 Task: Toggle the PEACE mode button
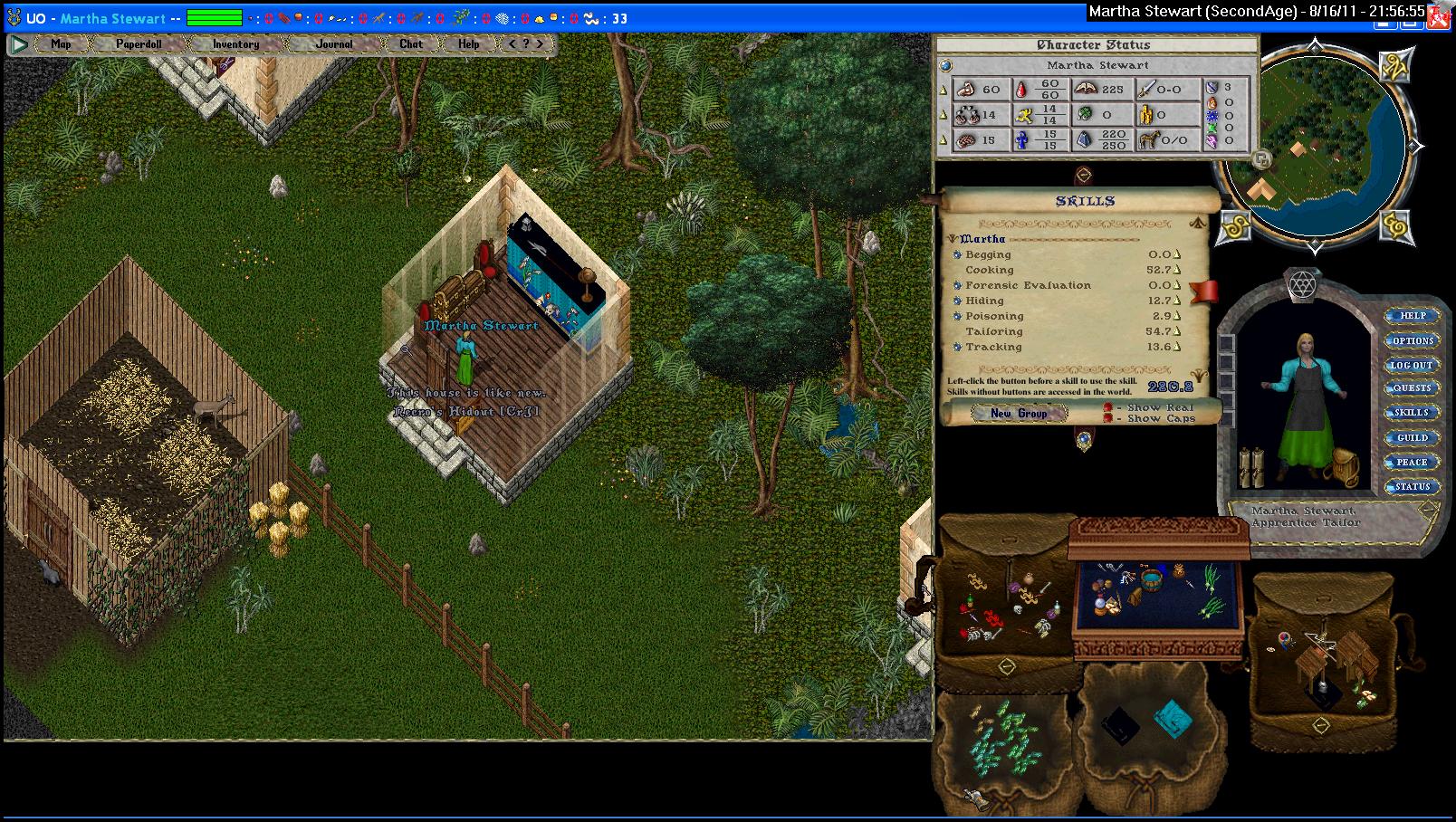pos(1412,462)
